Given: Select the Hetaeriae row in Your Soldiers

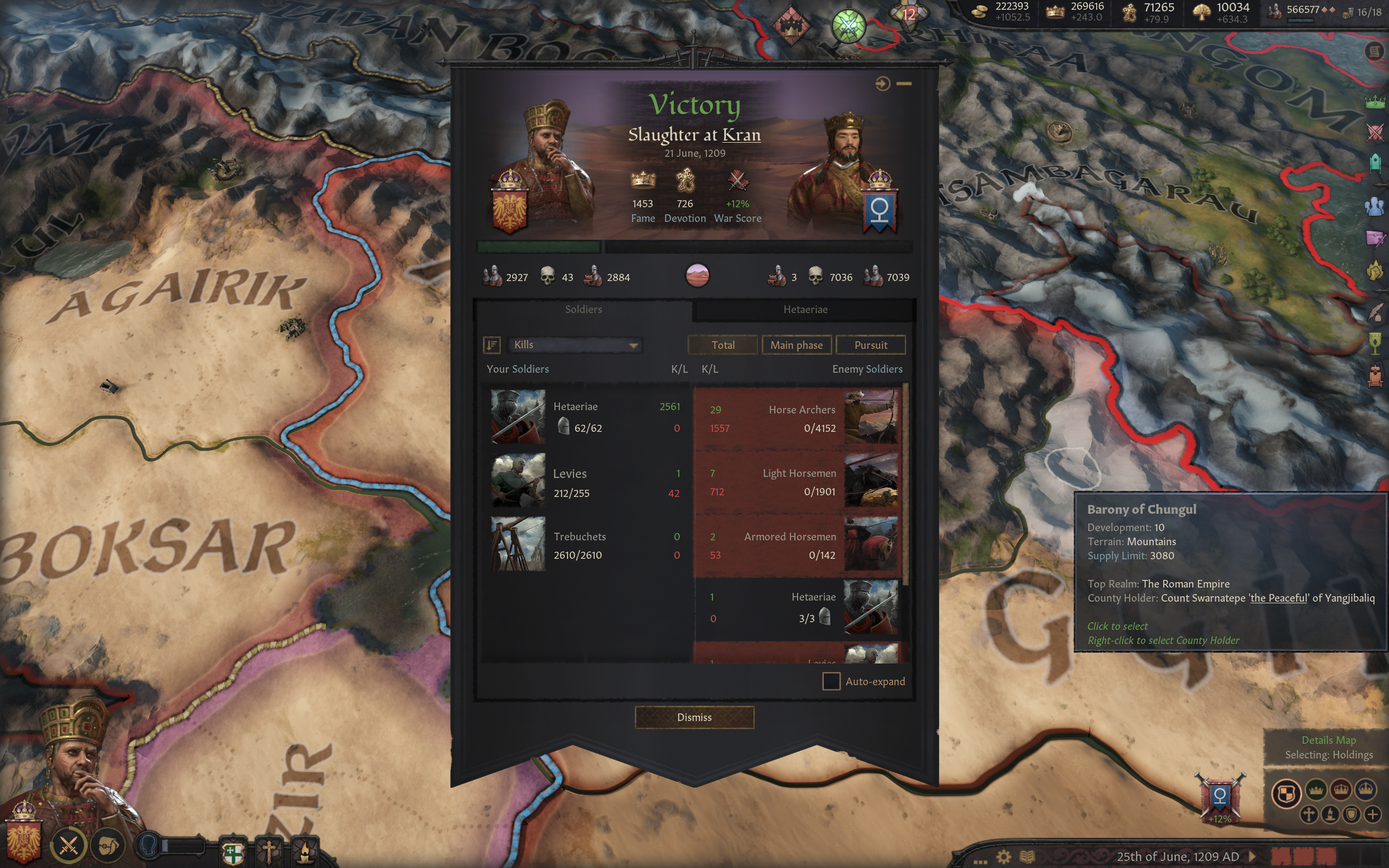Looking at the screenshot, I should coord(585,417).
